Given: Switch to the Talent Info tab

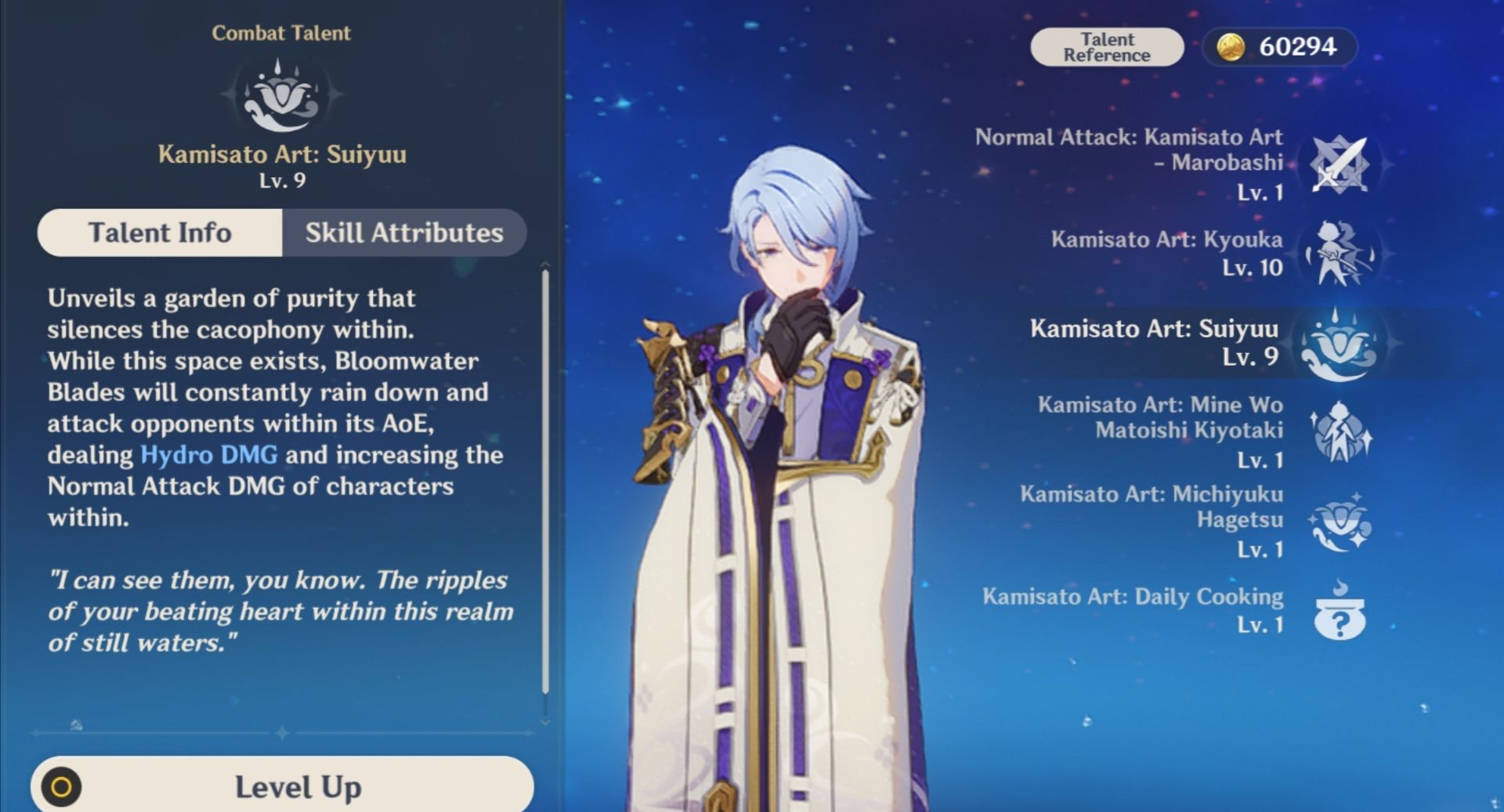Looking at the screenshot, I should click(x=161, y=232).
